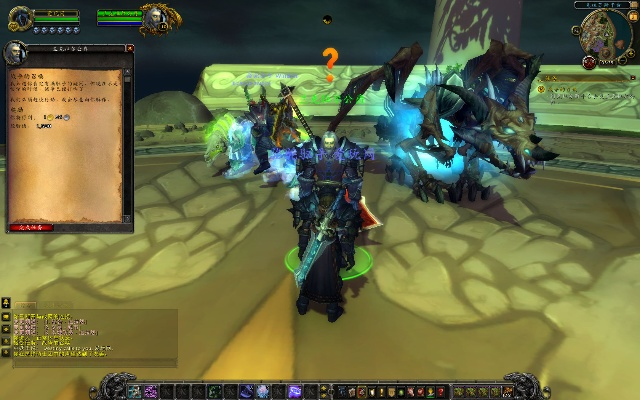The image size is (640, 400).
Task: Activate the first action bar ability
Action: click(x=136, y=390)
